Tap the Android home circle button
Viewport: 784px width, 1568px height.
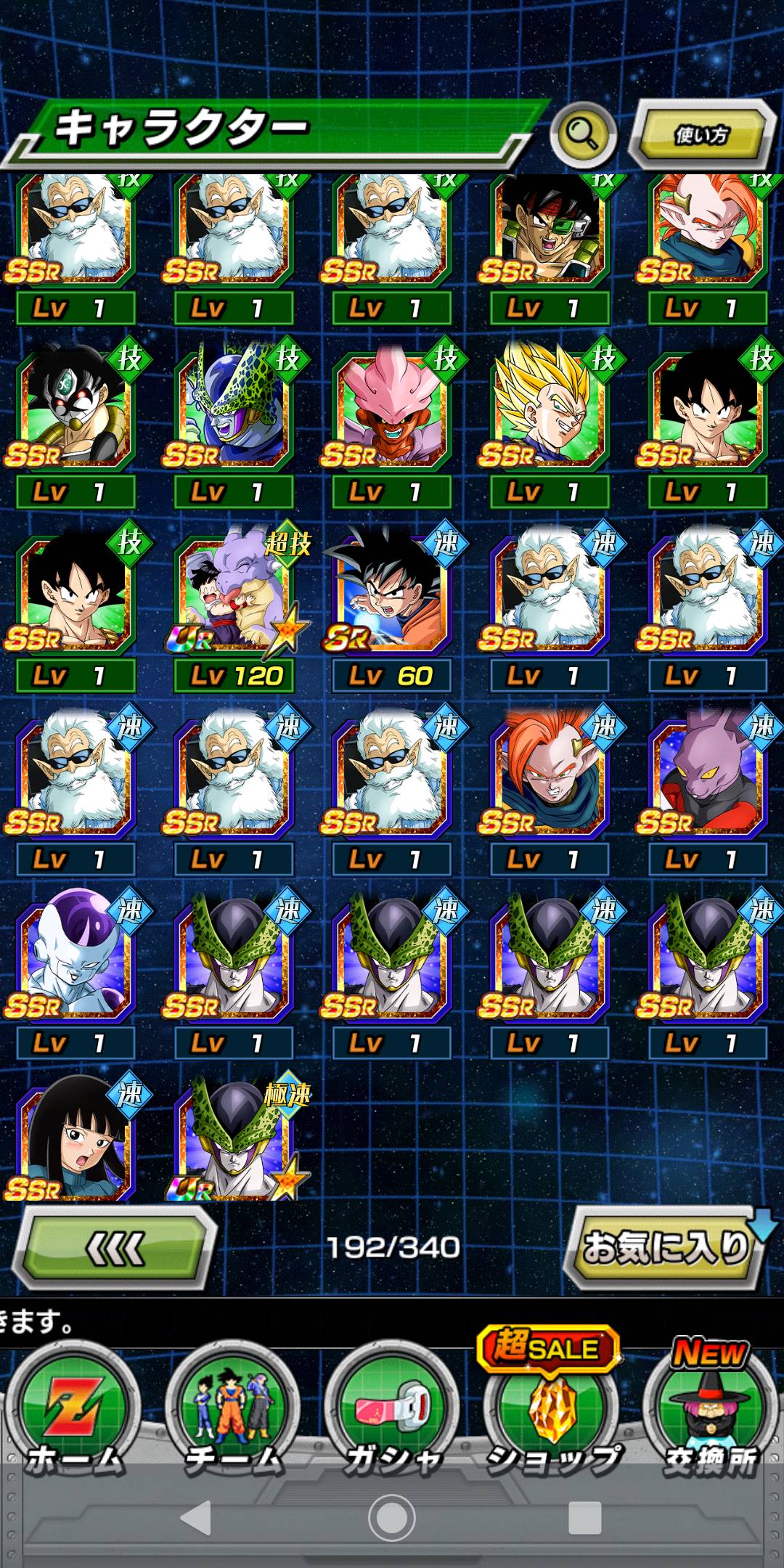coord(392,1517)
